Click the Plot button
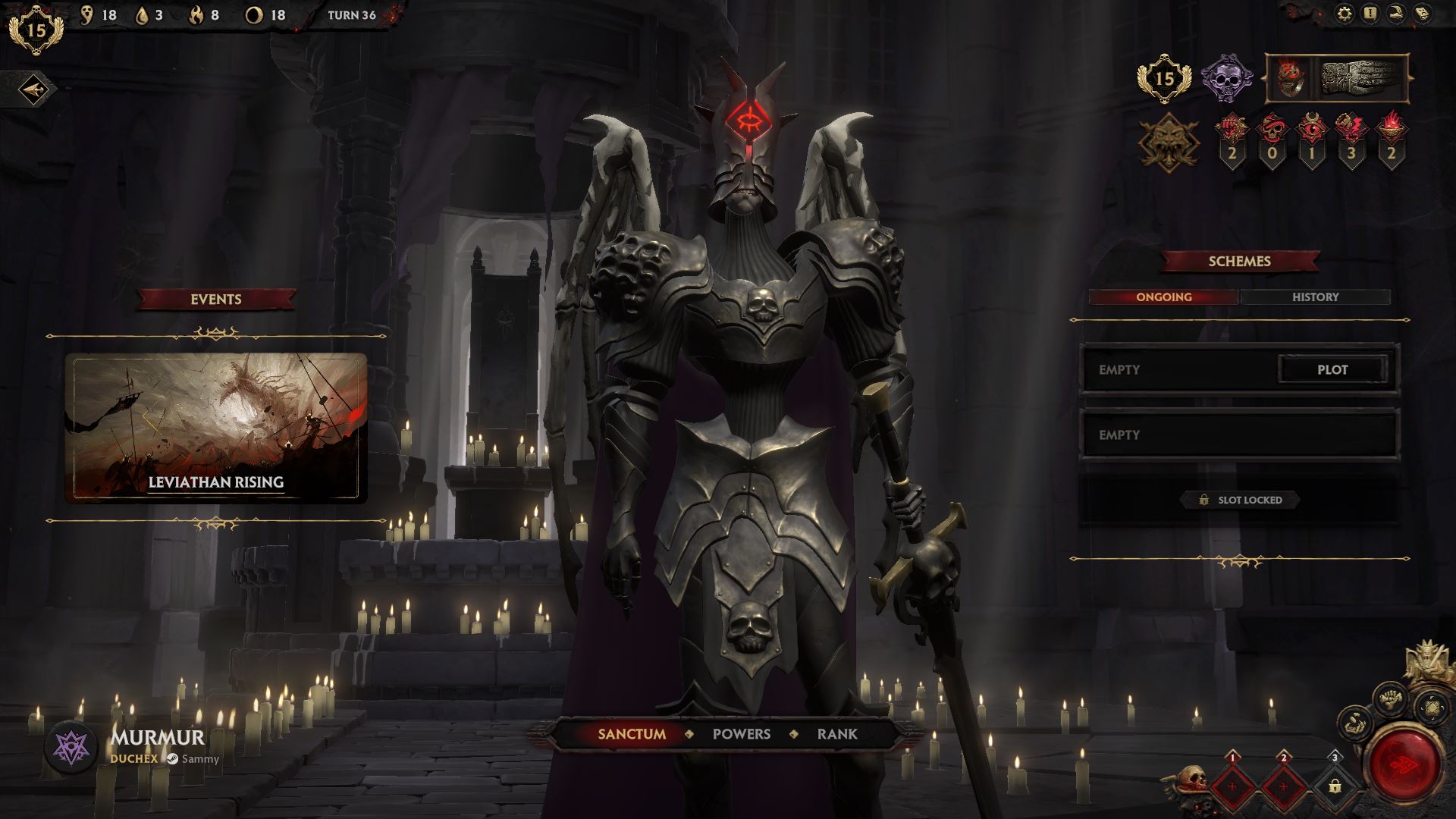The image size is (1456, 819). point(1332,369)
